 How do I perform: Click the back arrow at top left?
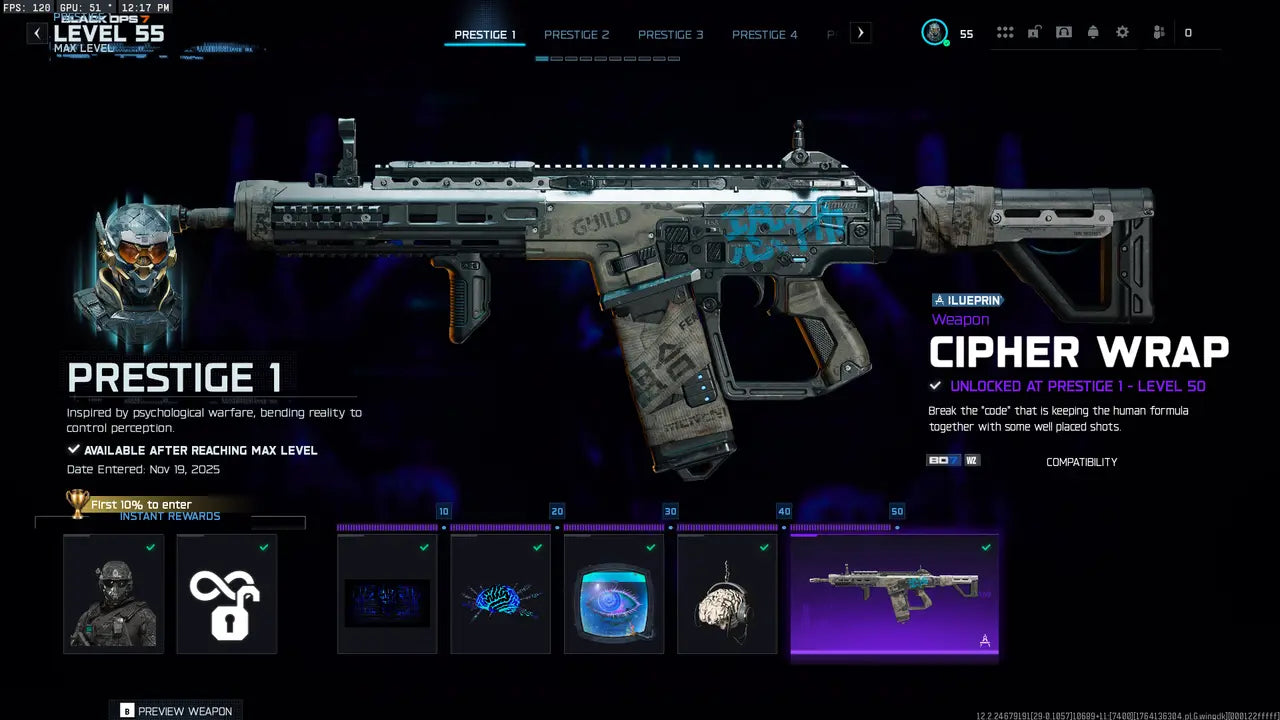click(x=36, y=33)
